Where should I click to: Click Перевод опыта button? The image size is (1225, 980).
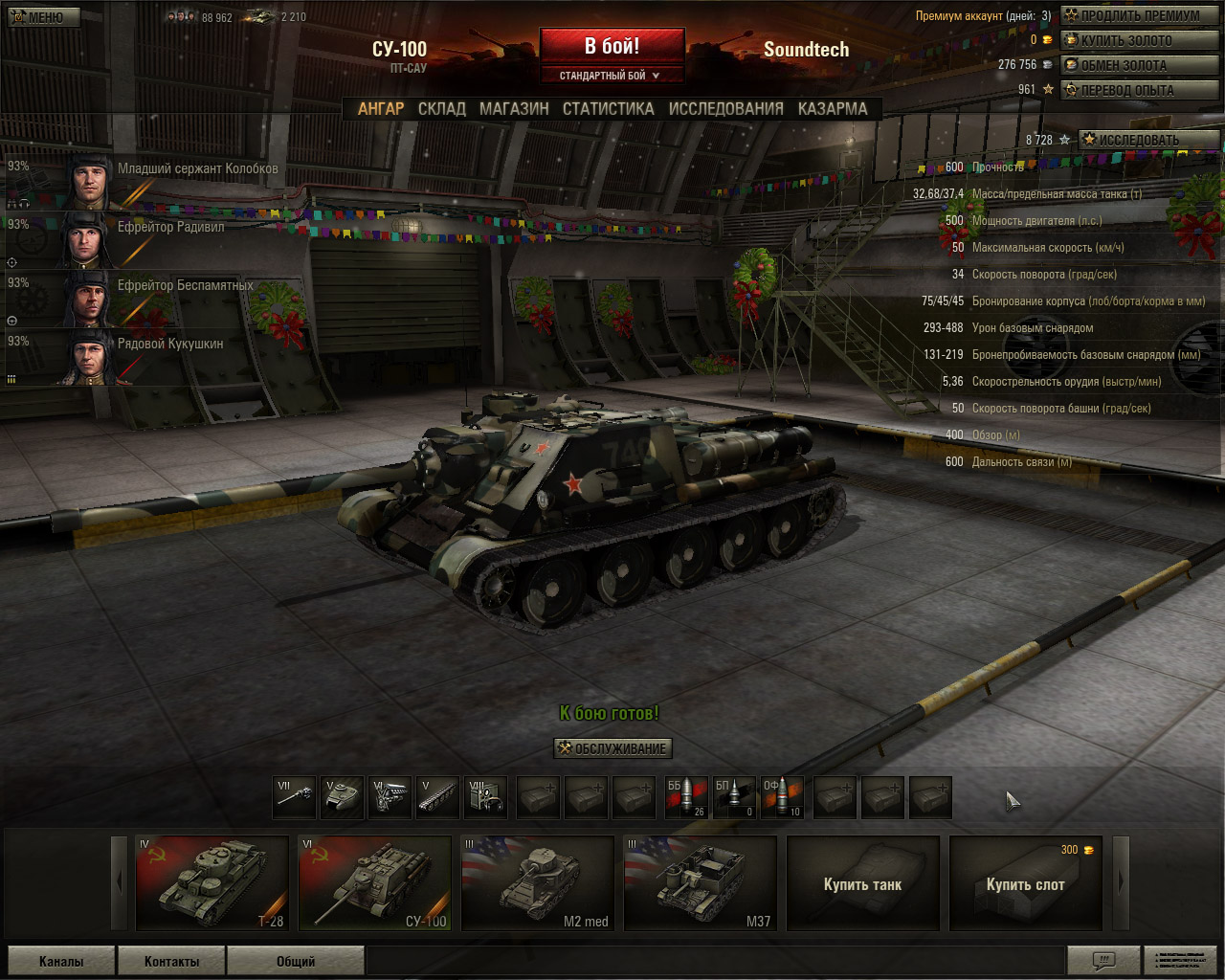point(1139,90)
